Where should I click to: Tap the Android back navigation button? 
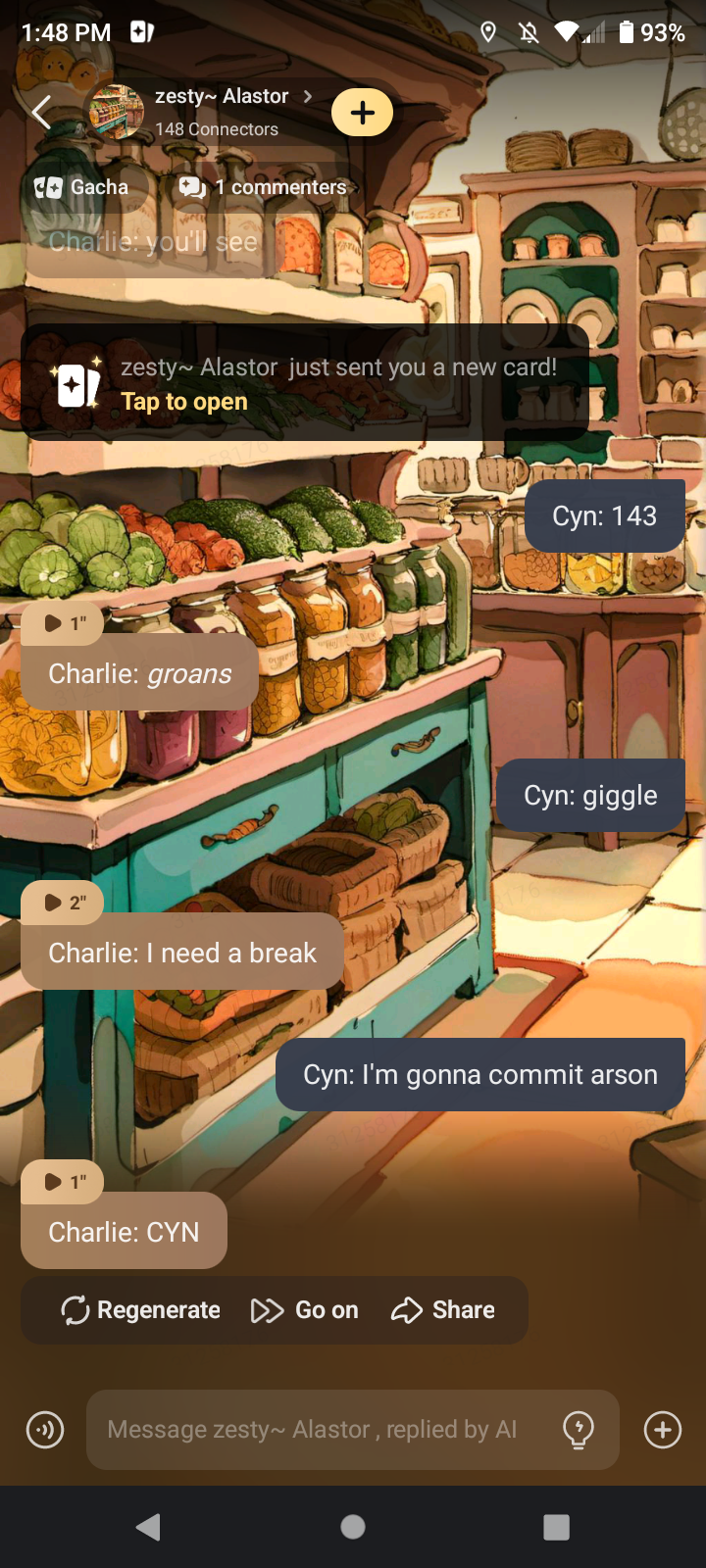coord(148,1527)
